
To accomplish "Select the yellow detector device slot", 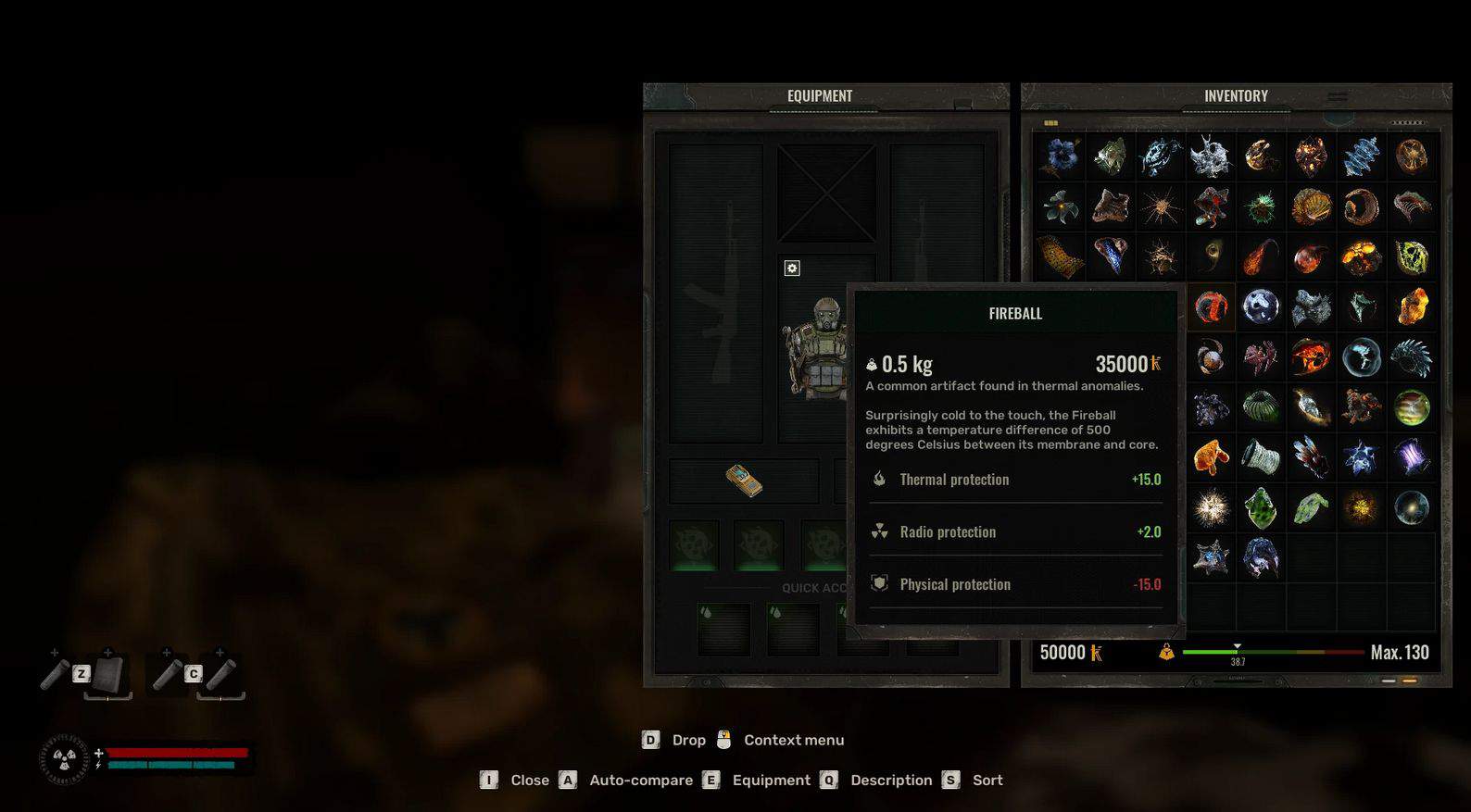I will pyautogui.click(x=744, y=481).
